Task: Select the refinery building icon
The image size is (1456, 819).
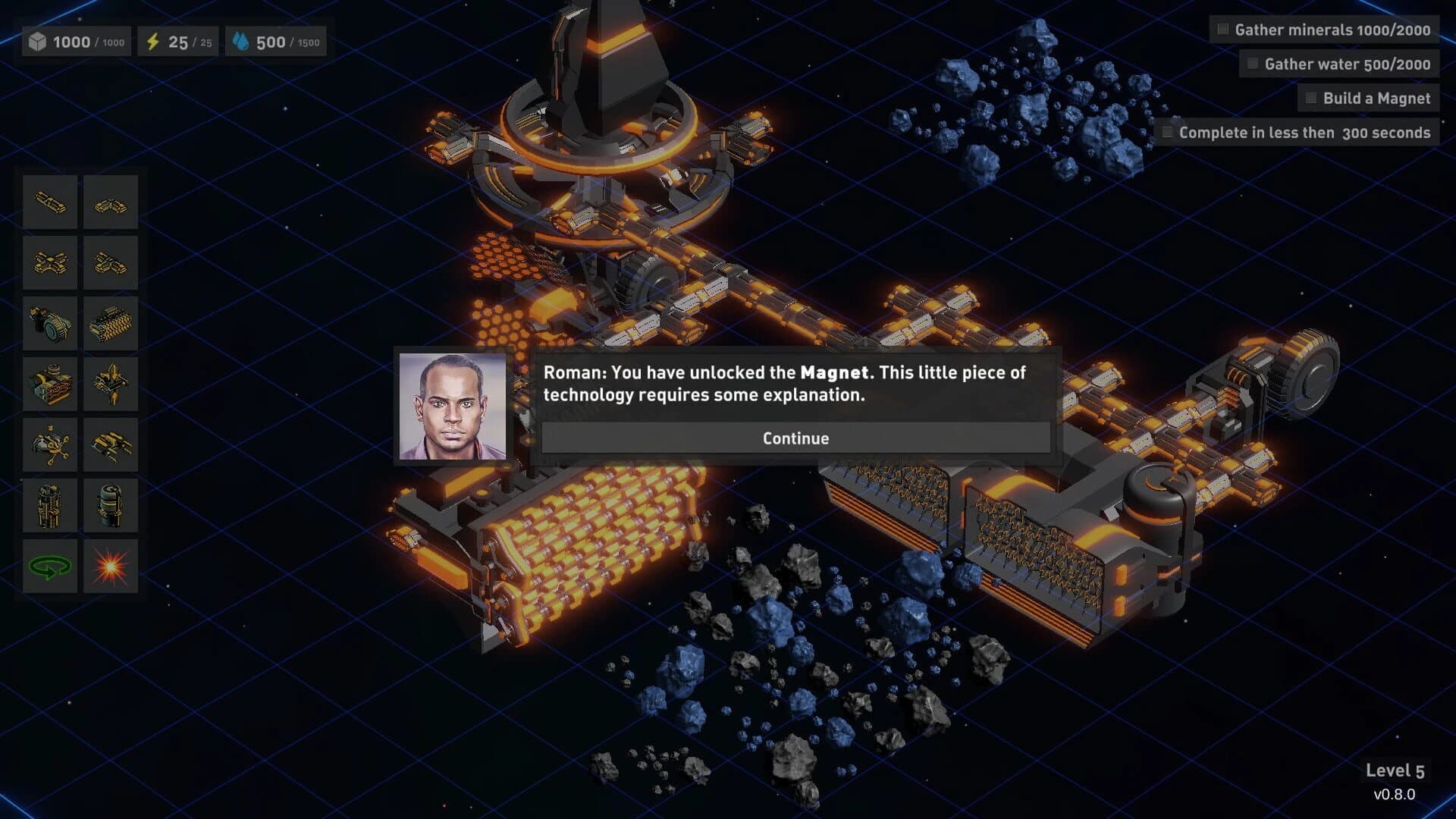Action: tap(49, 384)
